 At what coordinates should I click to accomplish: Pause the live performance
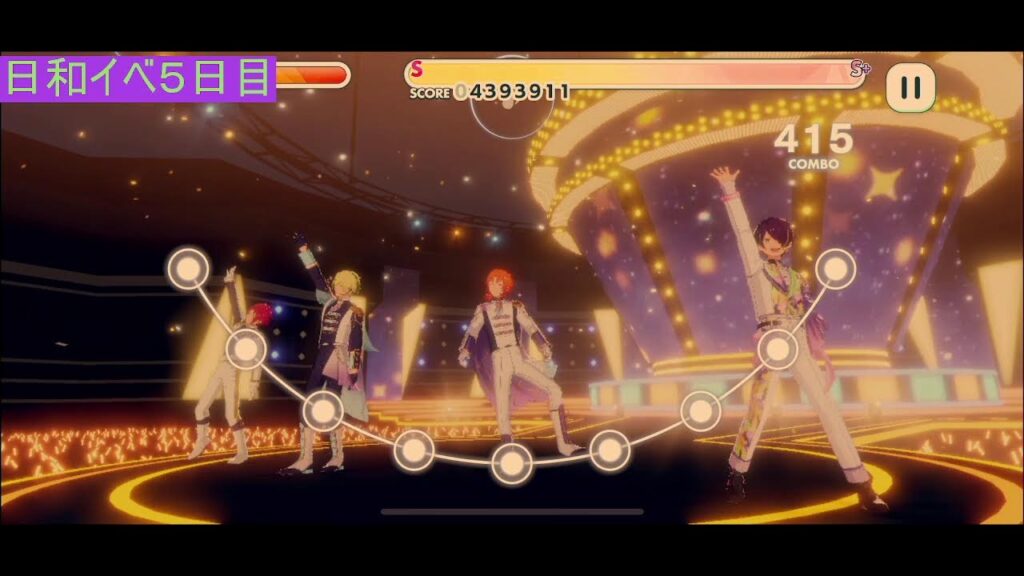click(x=910, y=88)
